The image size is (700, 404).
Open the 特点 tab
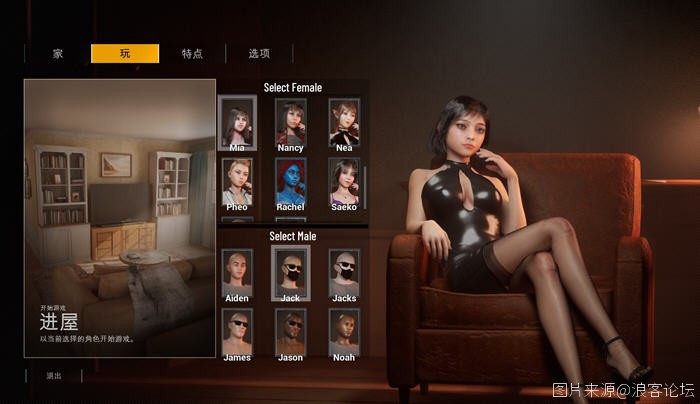click(x=192, y=54)
